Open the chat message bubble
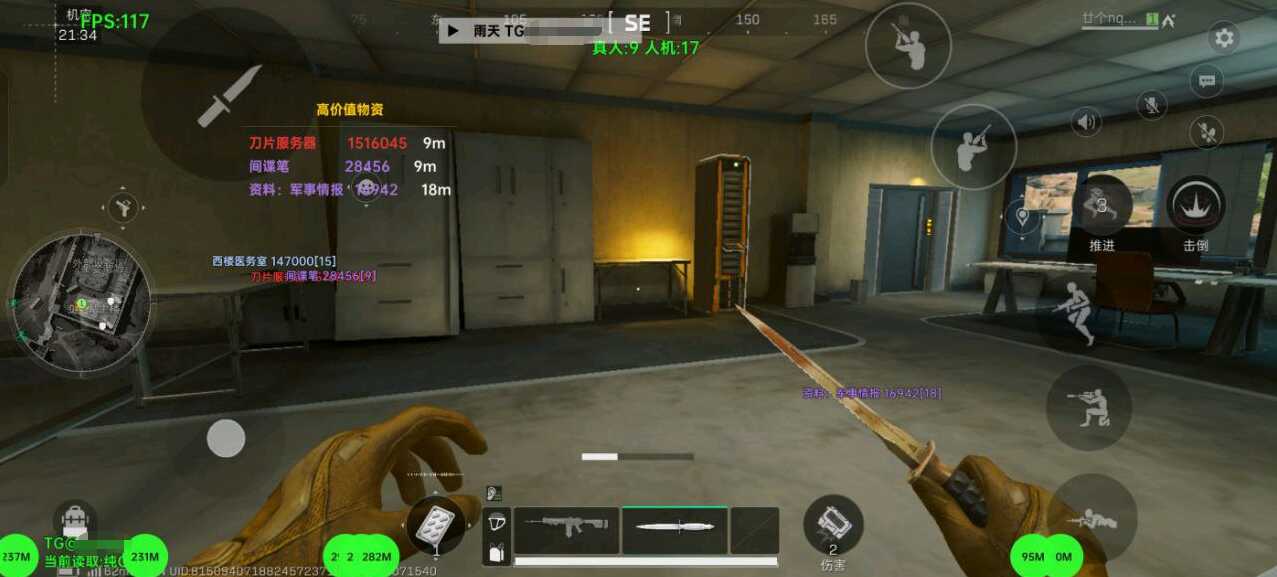The image size is (1277, 577). point(1207,81)
